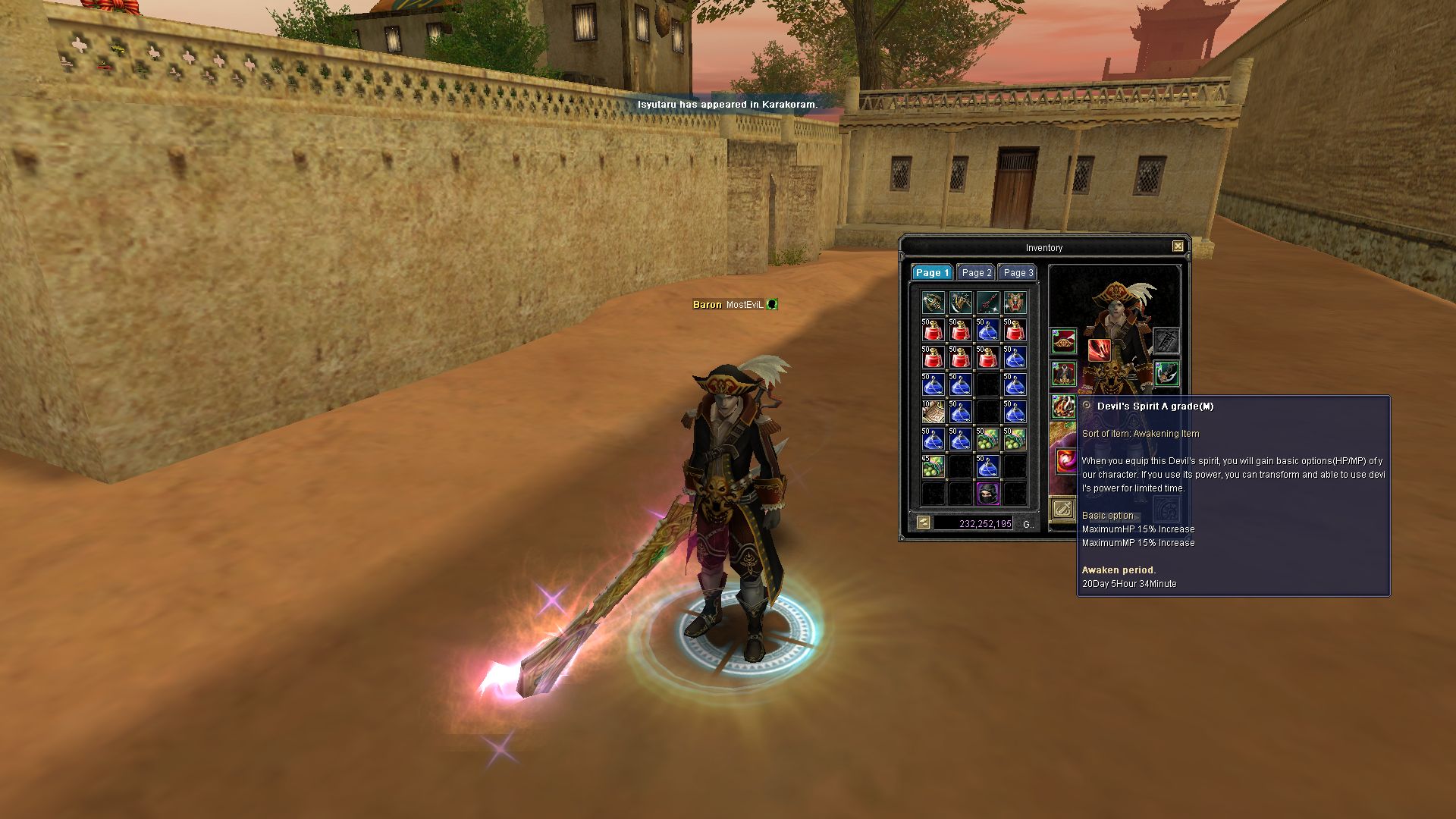Select the Page 1 inventory tab
The image size is (1456, 819).
[x=932, y=273]
